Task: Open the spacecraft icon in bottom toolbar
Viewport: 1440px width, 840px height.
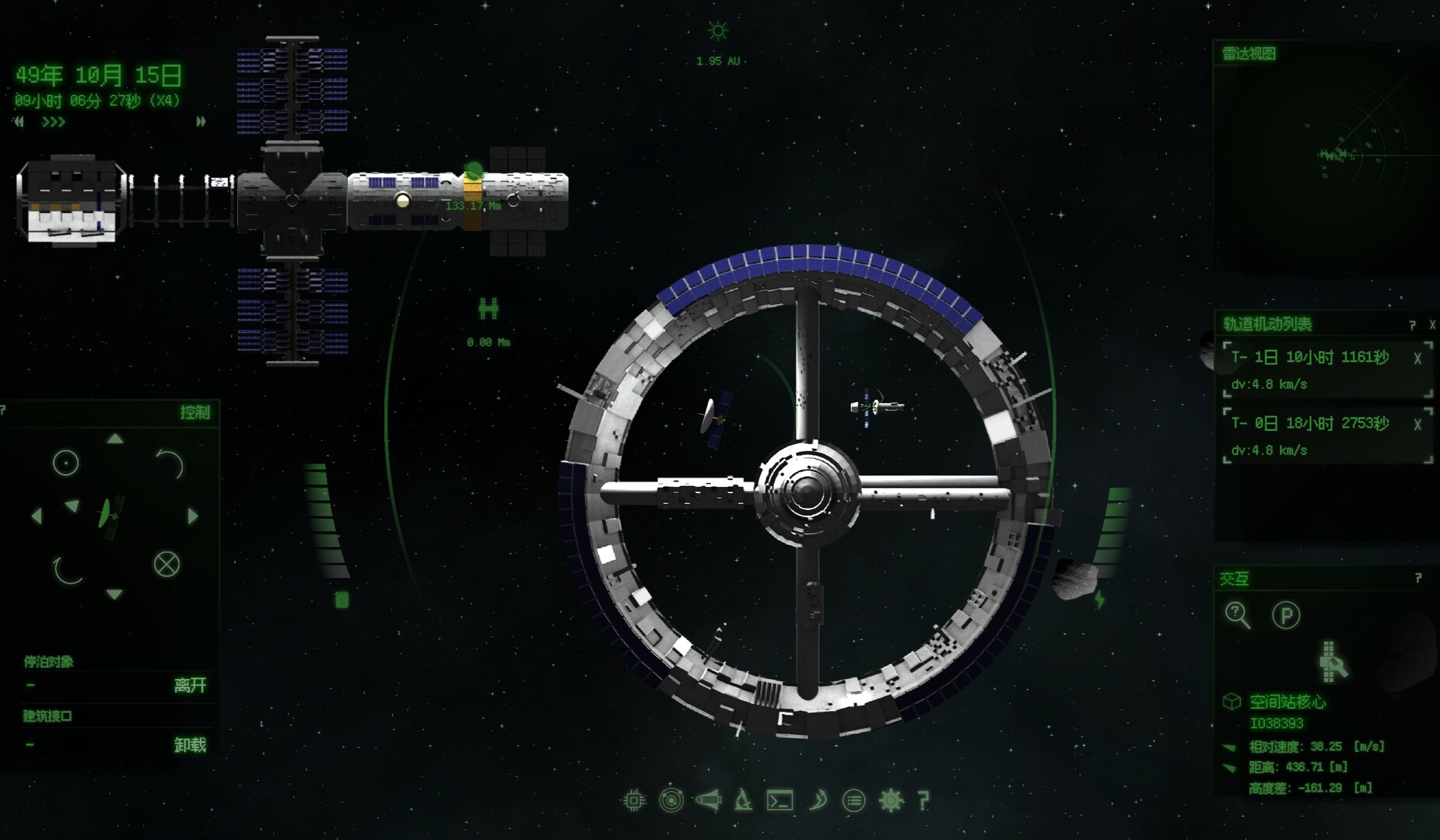Action: [708, 800]
